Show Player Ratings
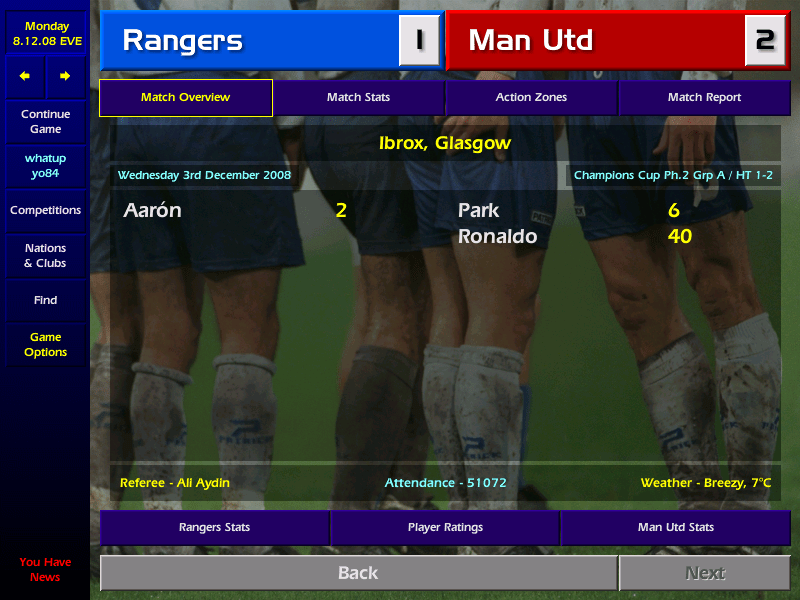Viewport: 800px width, 600px height. (445, 527)
